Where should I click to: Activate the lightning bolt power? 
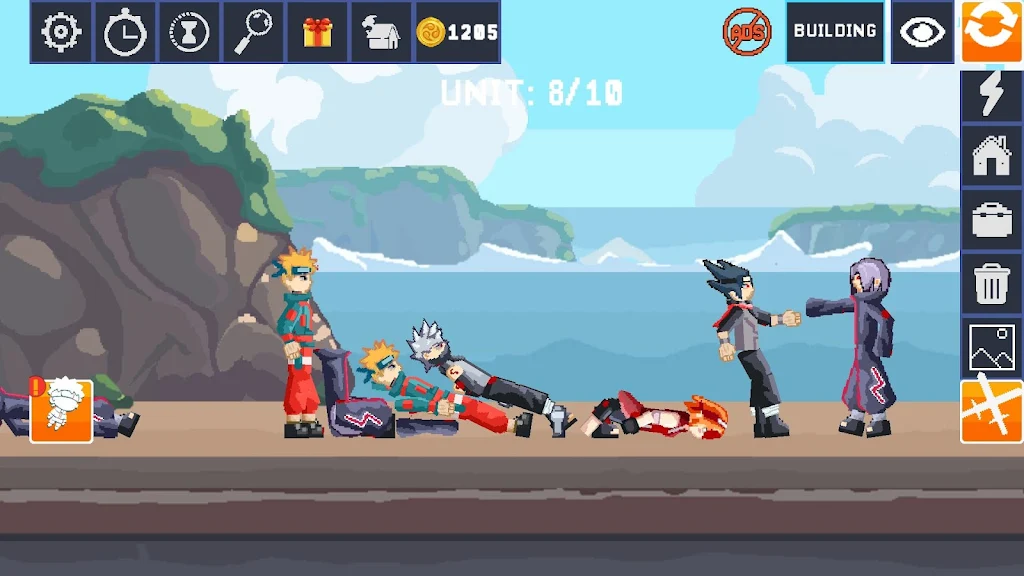click(992, 94)
